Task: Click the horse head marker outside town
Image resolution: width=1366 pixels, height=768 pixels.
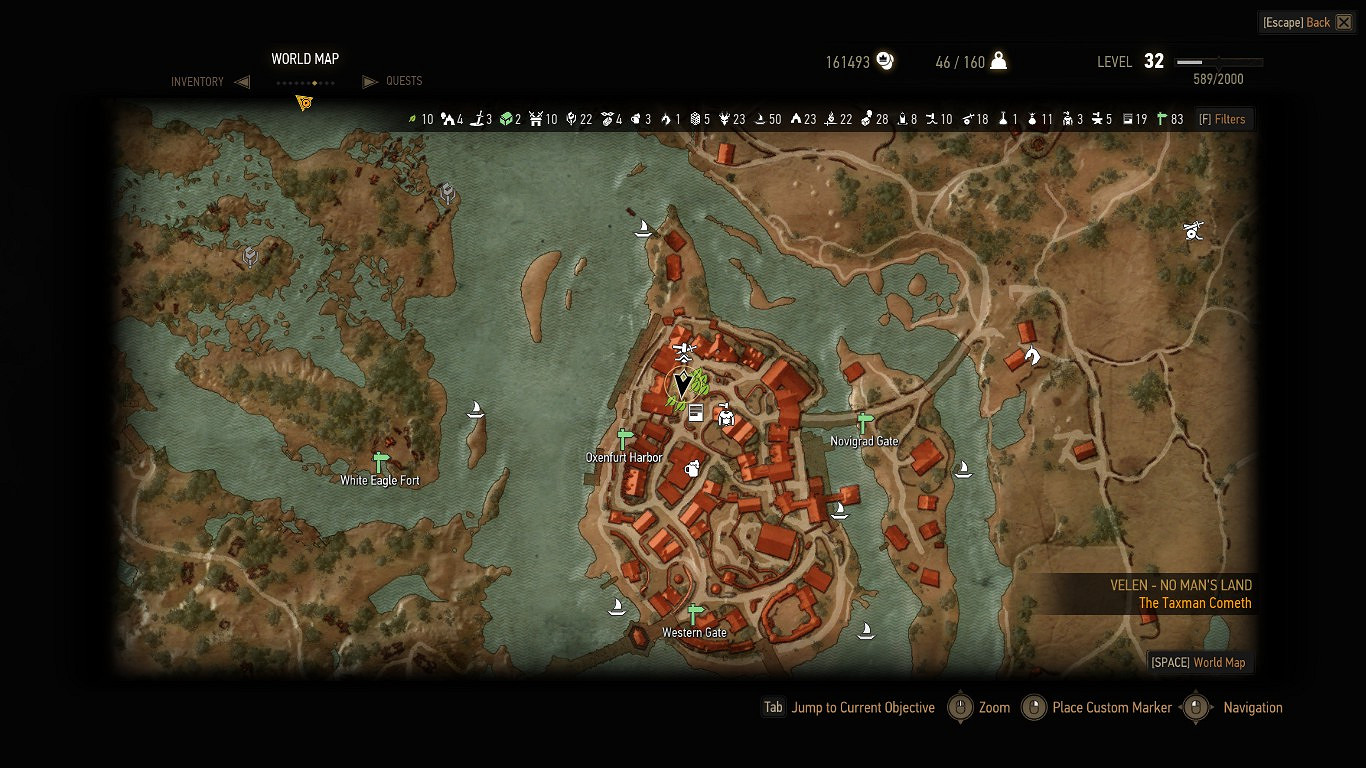Action: click(1033, 355)
